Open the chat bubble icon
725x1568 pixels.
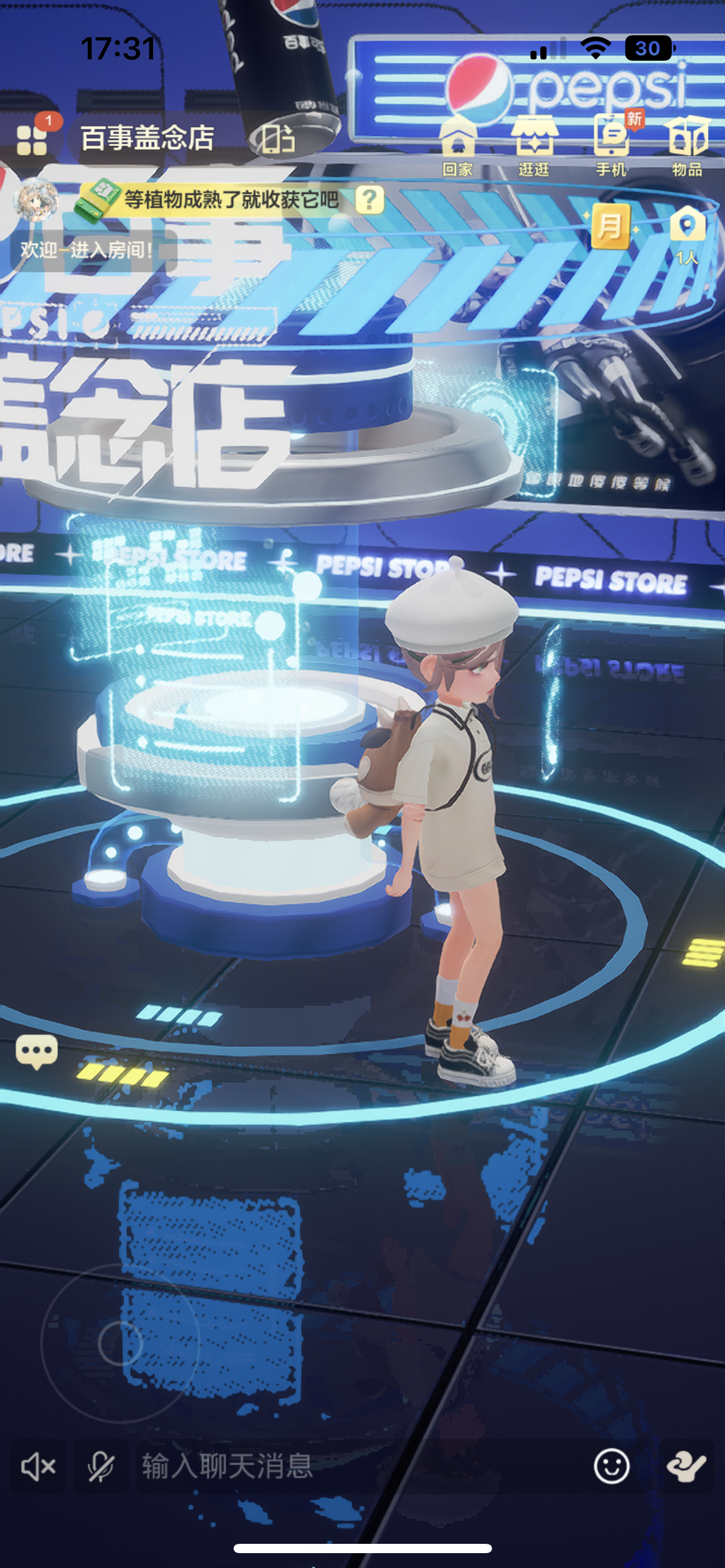(x=37, y=1052)
